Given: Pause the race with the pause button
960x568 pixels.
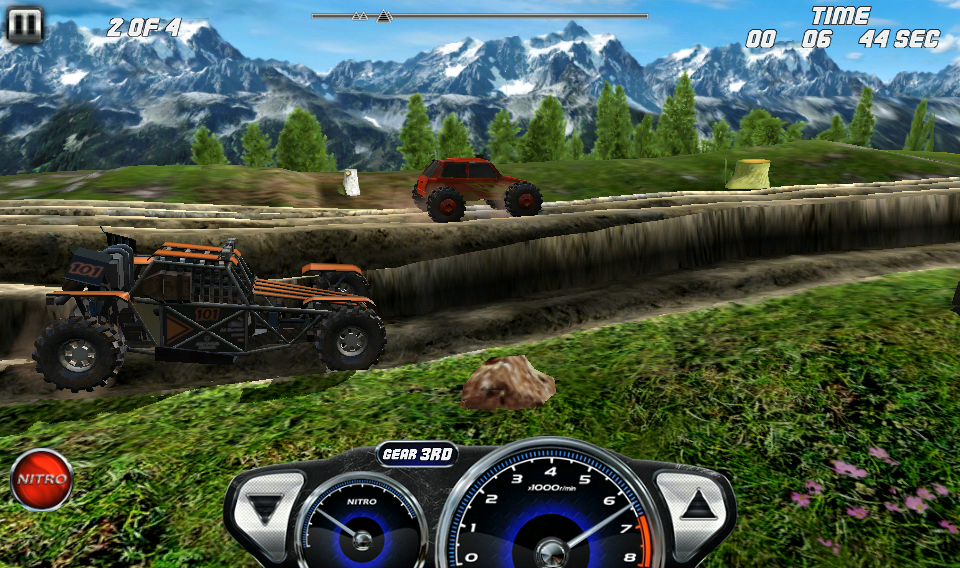Looking at the screenshot, I should point(25,25).
